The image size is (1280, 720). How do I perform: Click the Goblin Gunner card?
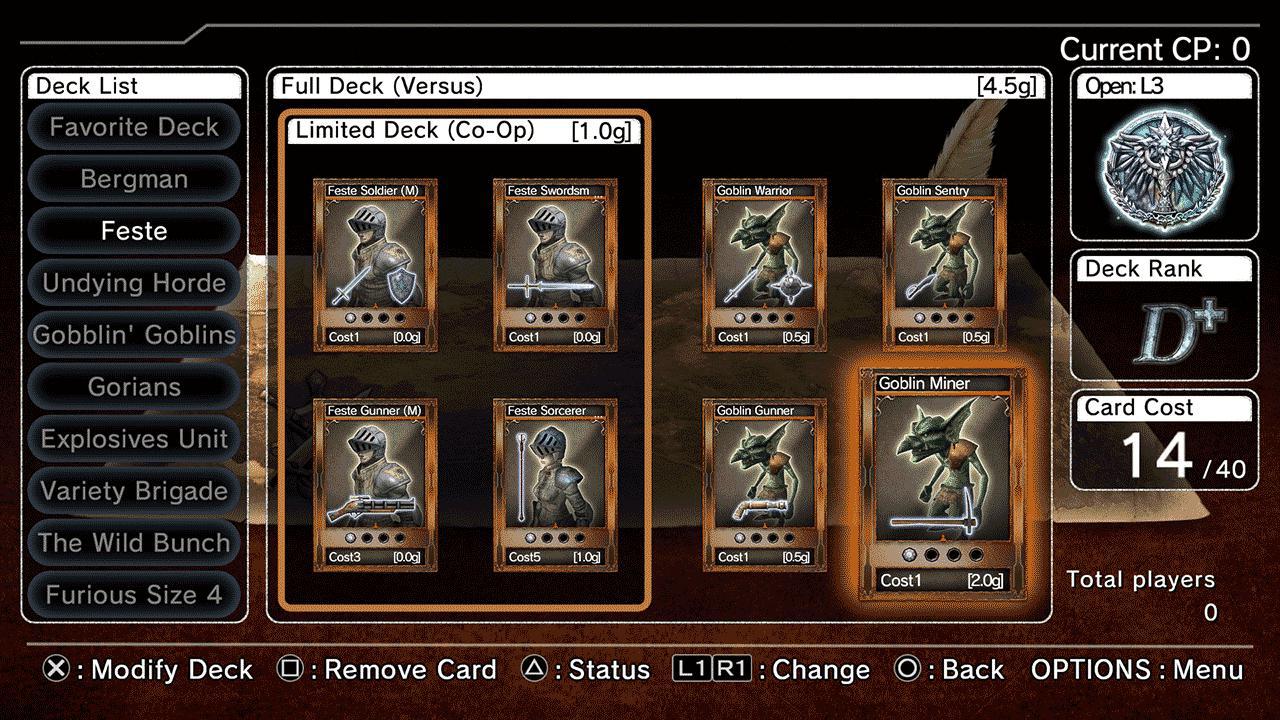pyautogui.click(x=763, y=480)
